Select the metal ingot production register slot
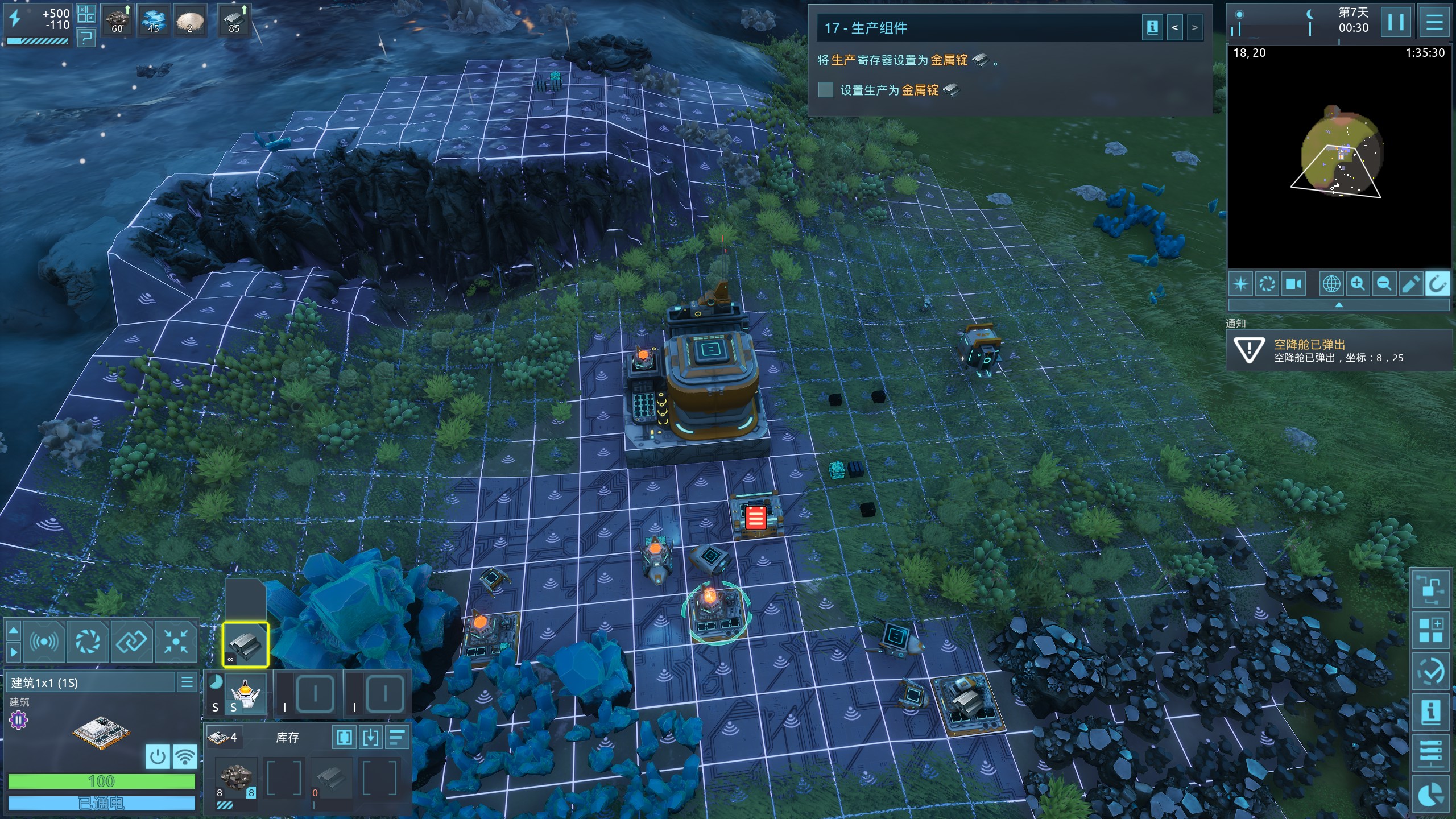1456x819 pixels. pos(245,645)
